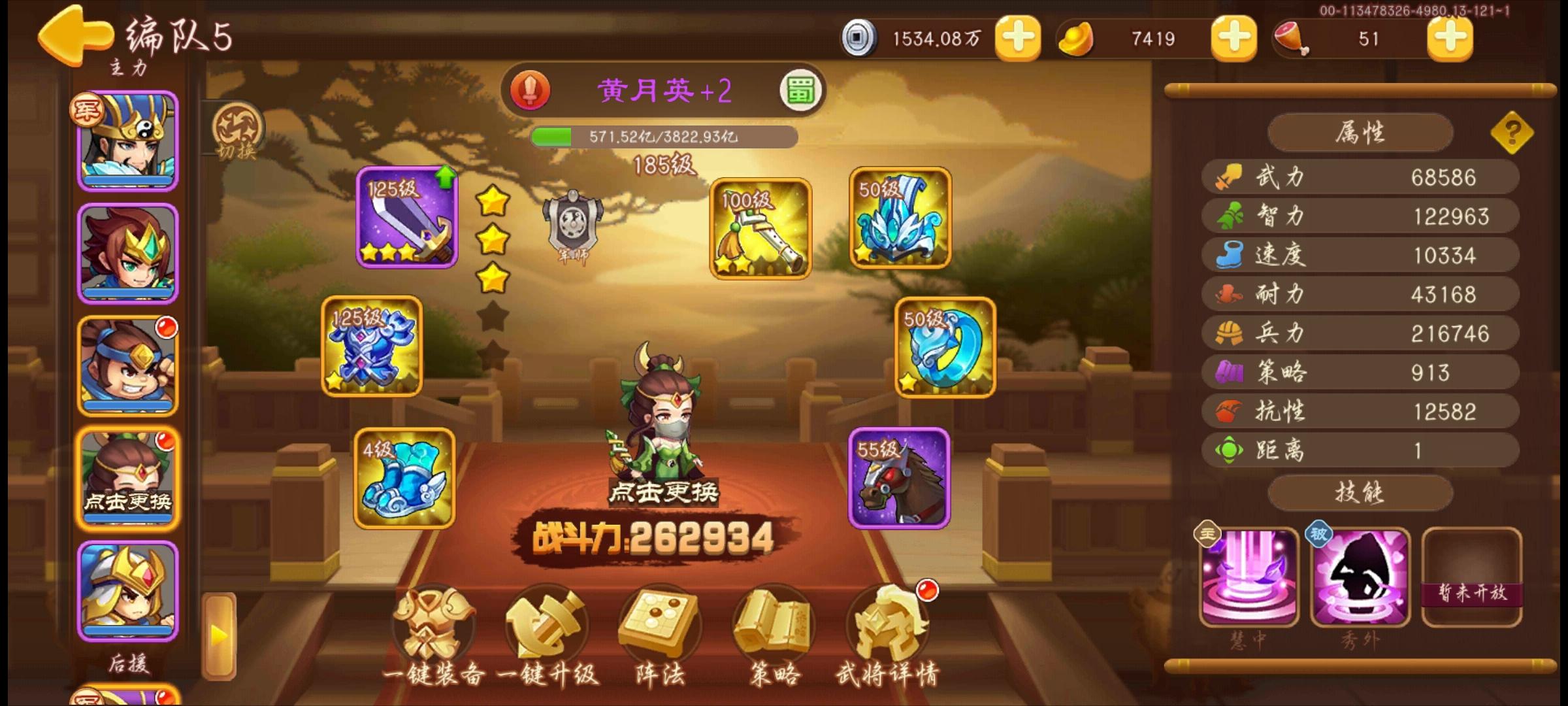Open the 慧中 main skill icon
The width and height of the screenshot is (1568, 706).
[1248, 579]
